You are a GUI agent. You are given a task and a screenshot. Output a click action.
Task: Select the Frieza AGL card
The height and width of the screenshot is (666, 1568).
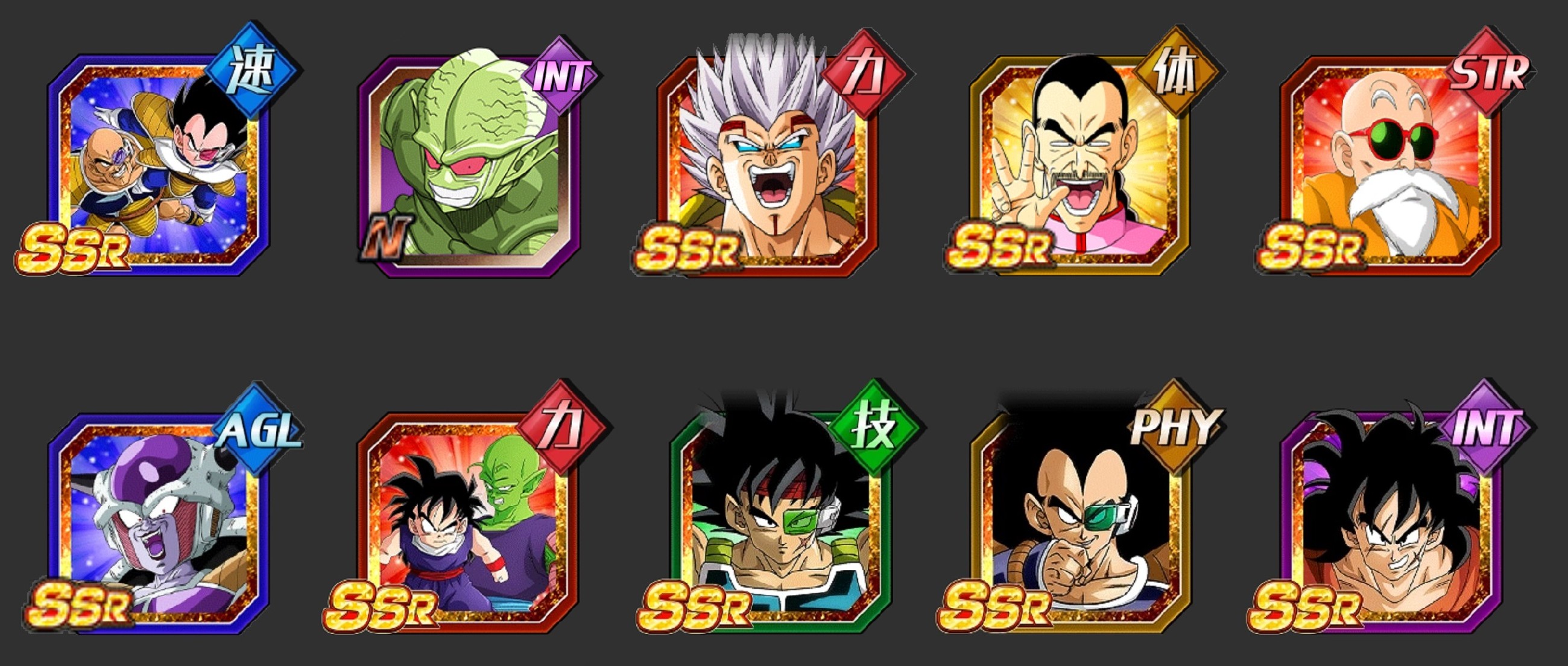pyautogui.click(x=159, y=522)
